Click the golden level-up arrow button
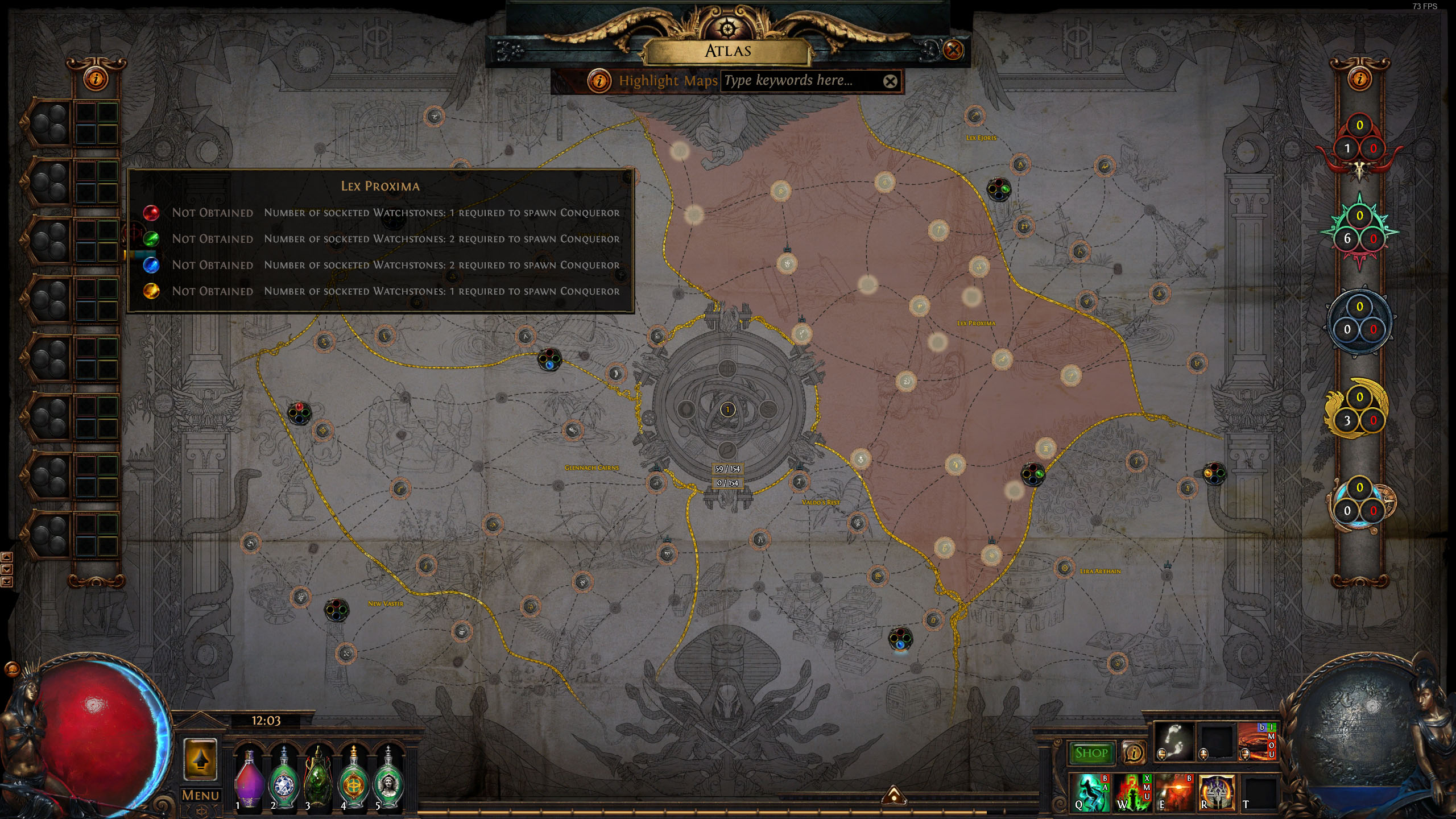The height and width of the screenshot is (819, 1456). click(200, 759)
